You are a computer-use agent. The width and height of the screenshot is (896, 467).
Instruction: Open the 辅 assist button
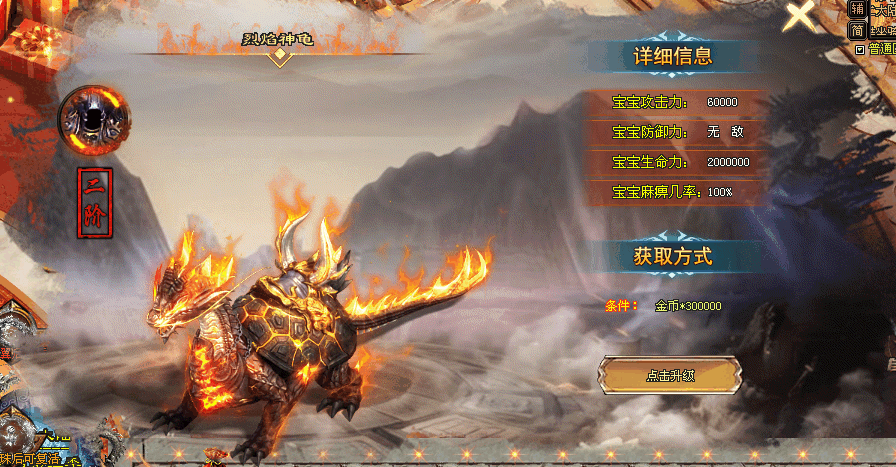[x=857, y=9]
